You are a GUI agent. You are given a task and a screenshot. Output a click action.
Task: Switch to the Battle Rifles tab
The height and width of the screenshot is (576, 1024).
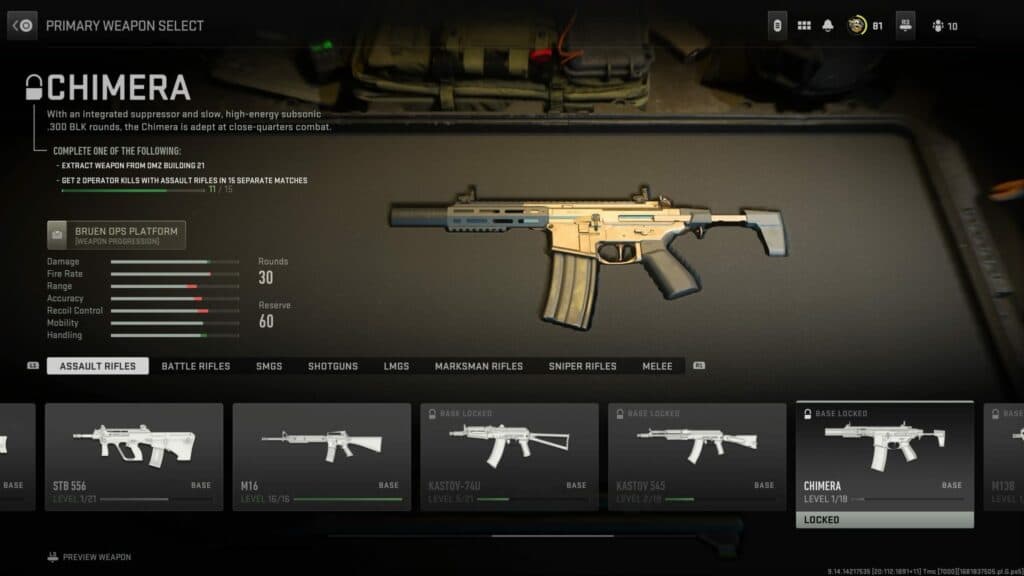[x=196, y=366]
